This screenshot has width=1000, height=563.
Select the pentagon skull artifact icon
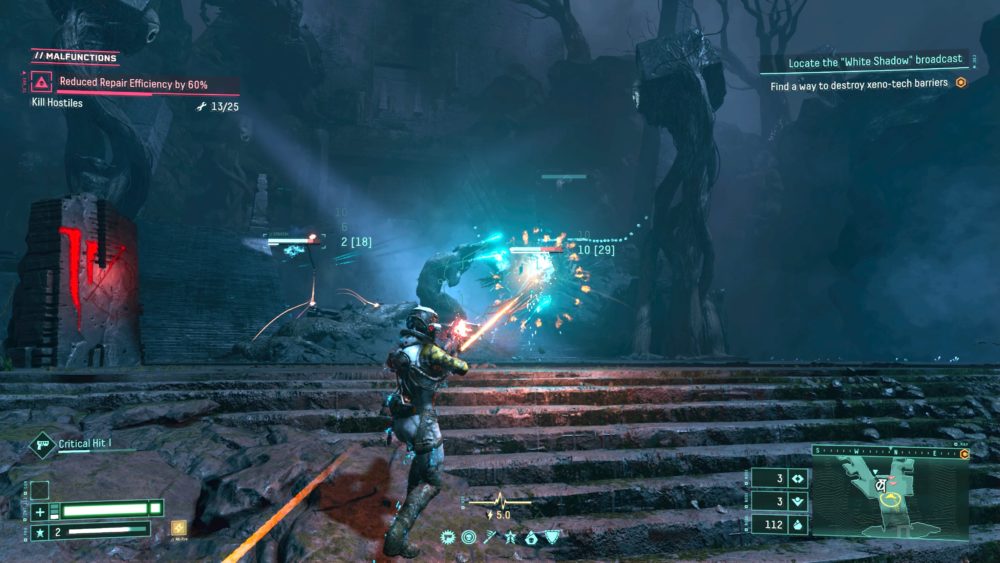click(x=531, y=538)
